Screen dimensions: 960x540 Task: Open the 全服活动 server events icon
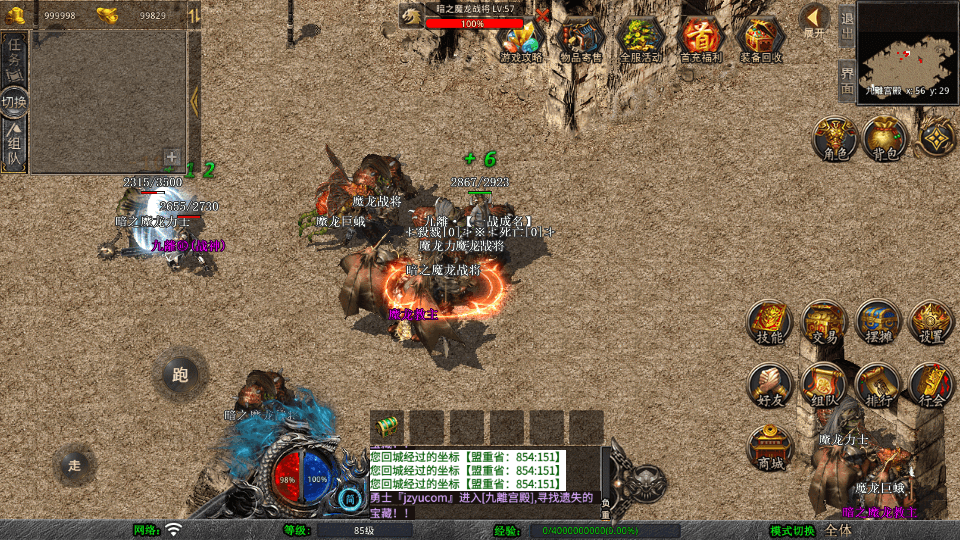pyautogui.click(x=641, y=38)
